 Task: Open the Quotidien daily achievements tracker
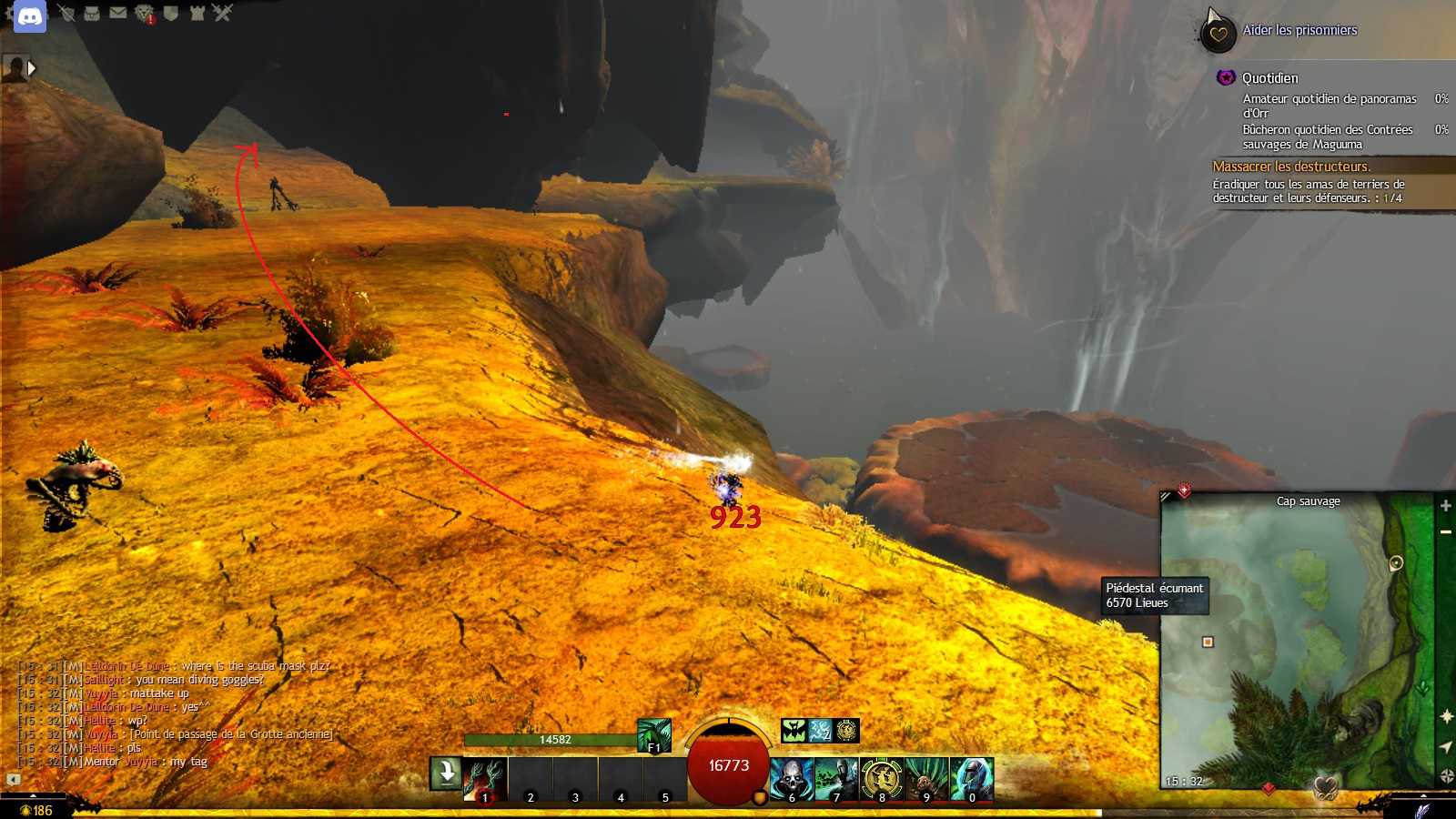(x=1269, y=78)
